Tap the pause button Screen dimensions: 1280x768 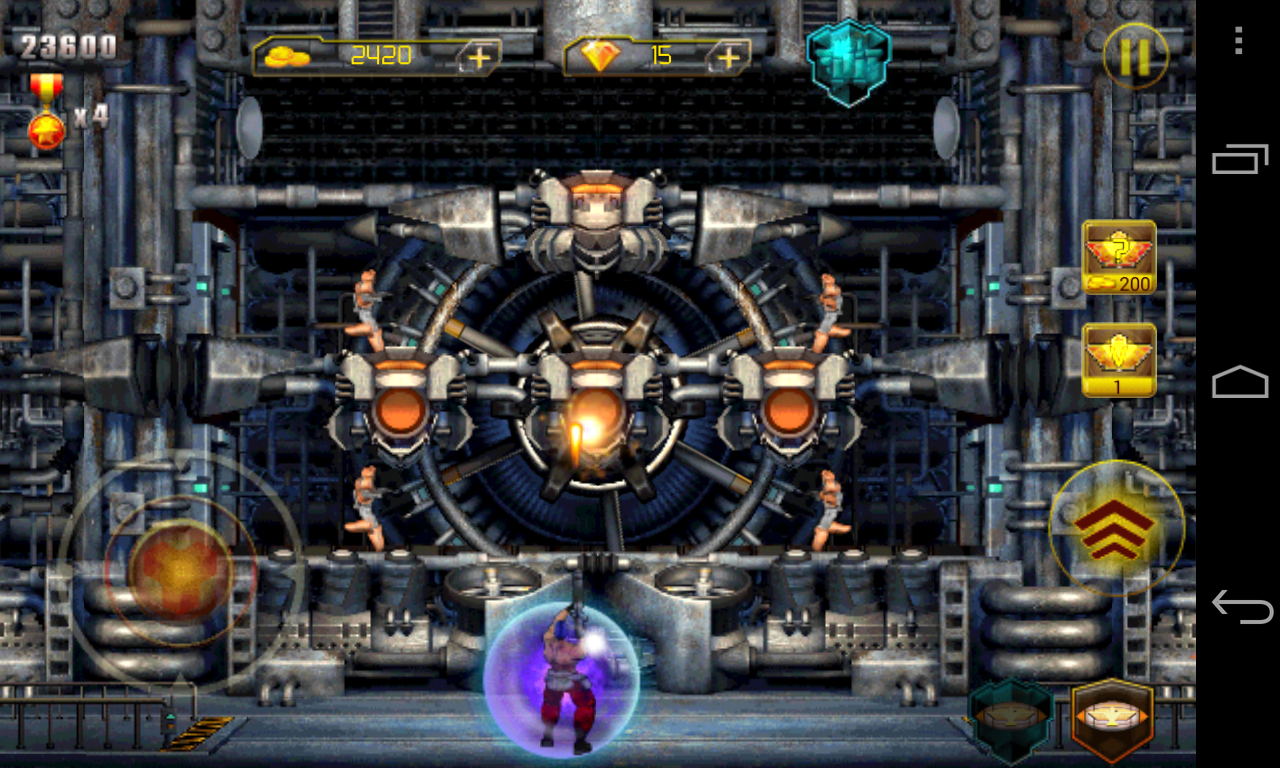pos(1135,57)
